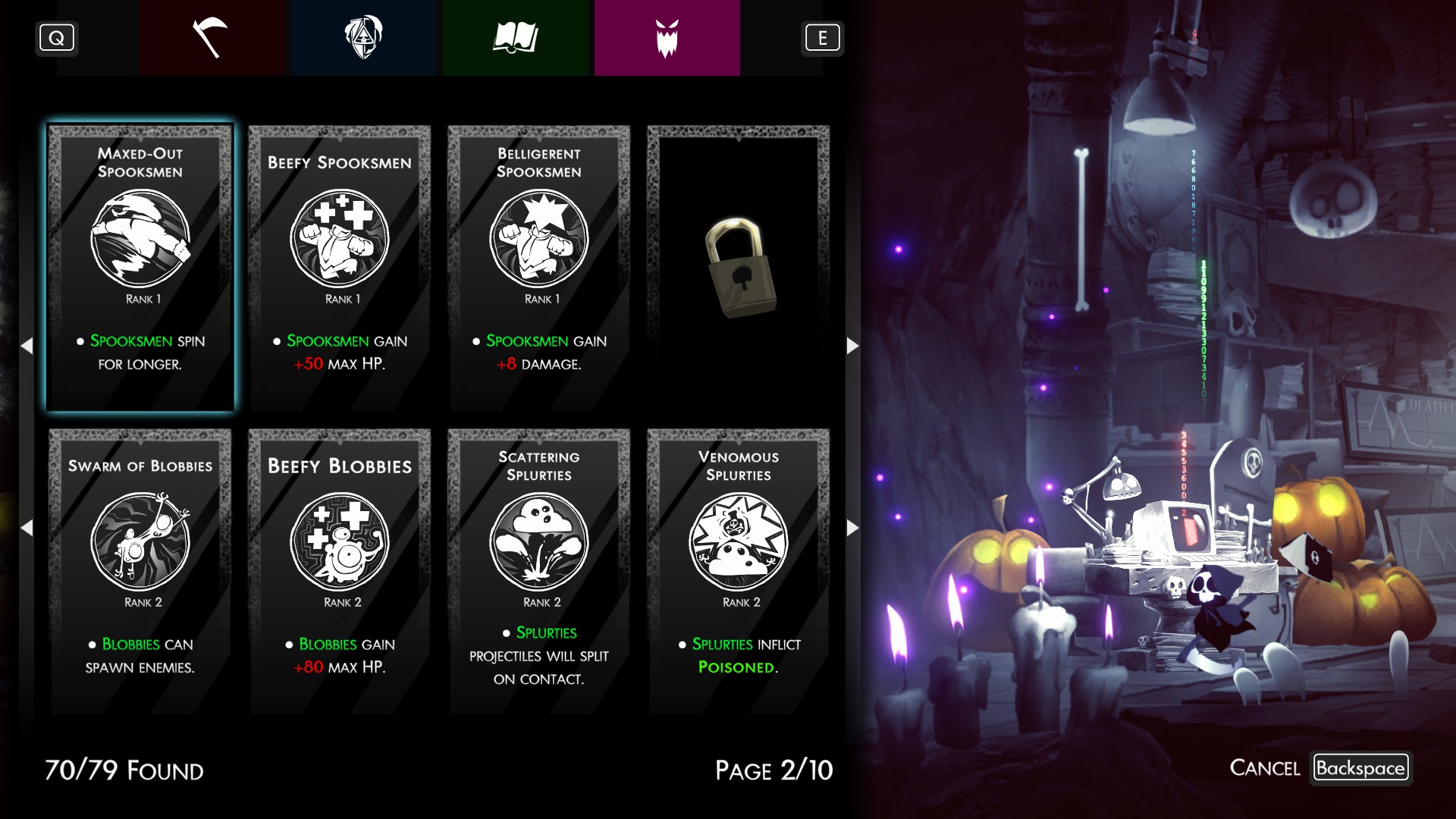This screenshot has height=819, width=1456.
Task: Click the left arrow beside the Spooksmen row
Action: (x=27, y=346)
